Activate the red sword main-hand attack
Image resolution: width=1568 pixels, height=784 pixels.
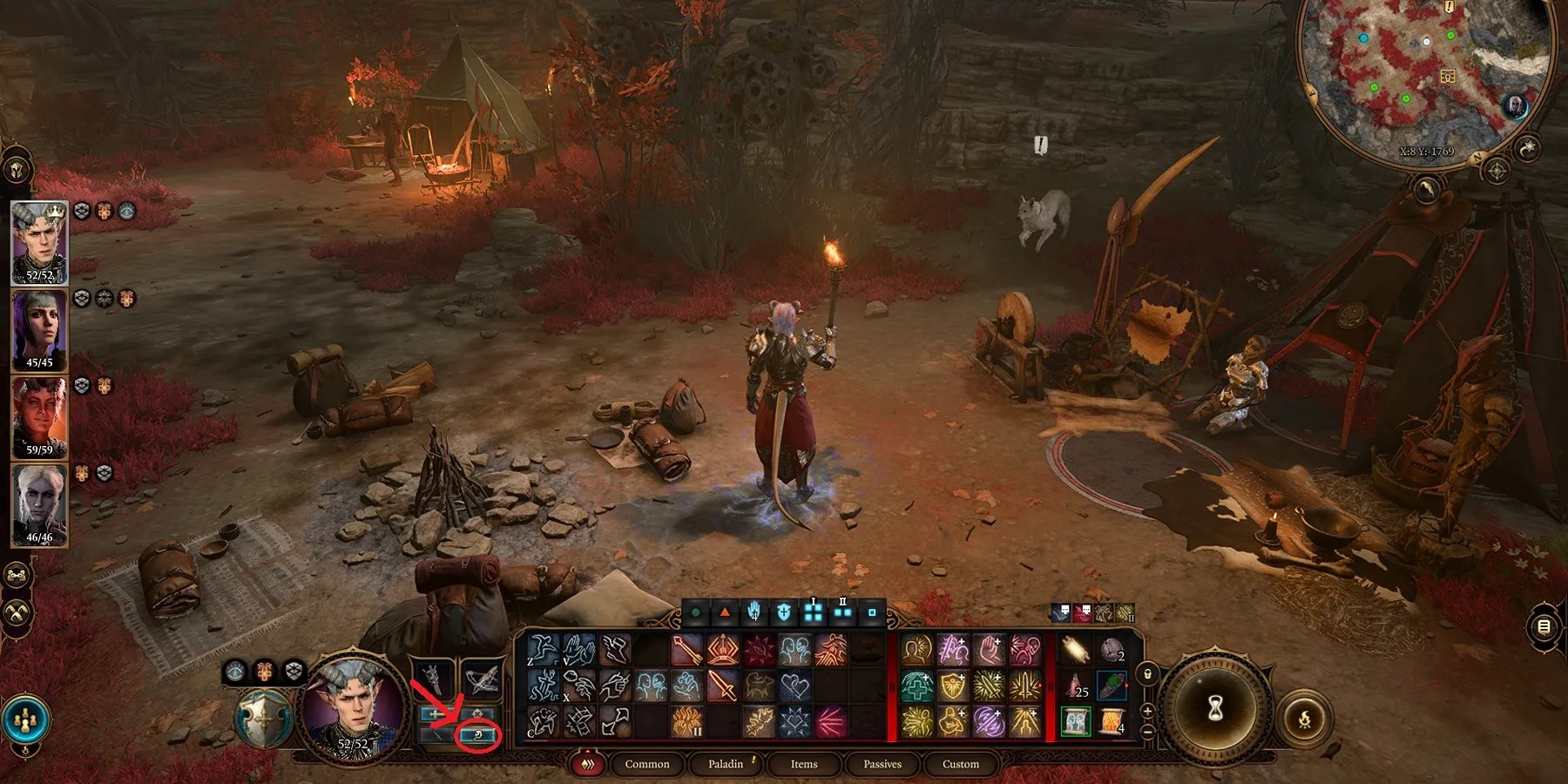tap(723, 686)
